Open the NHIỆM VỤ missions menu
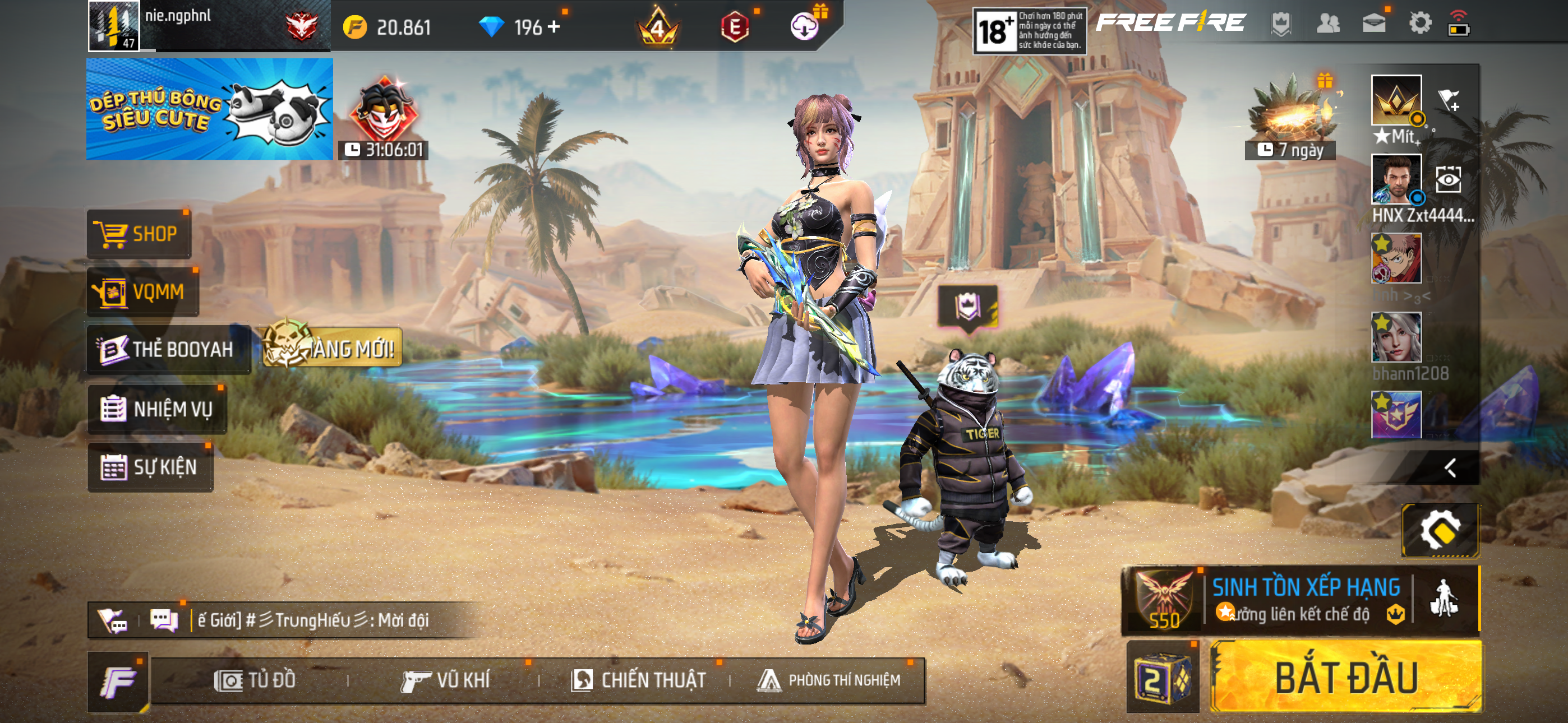The height and width of the screenshot is (723, 1568). 157,409
